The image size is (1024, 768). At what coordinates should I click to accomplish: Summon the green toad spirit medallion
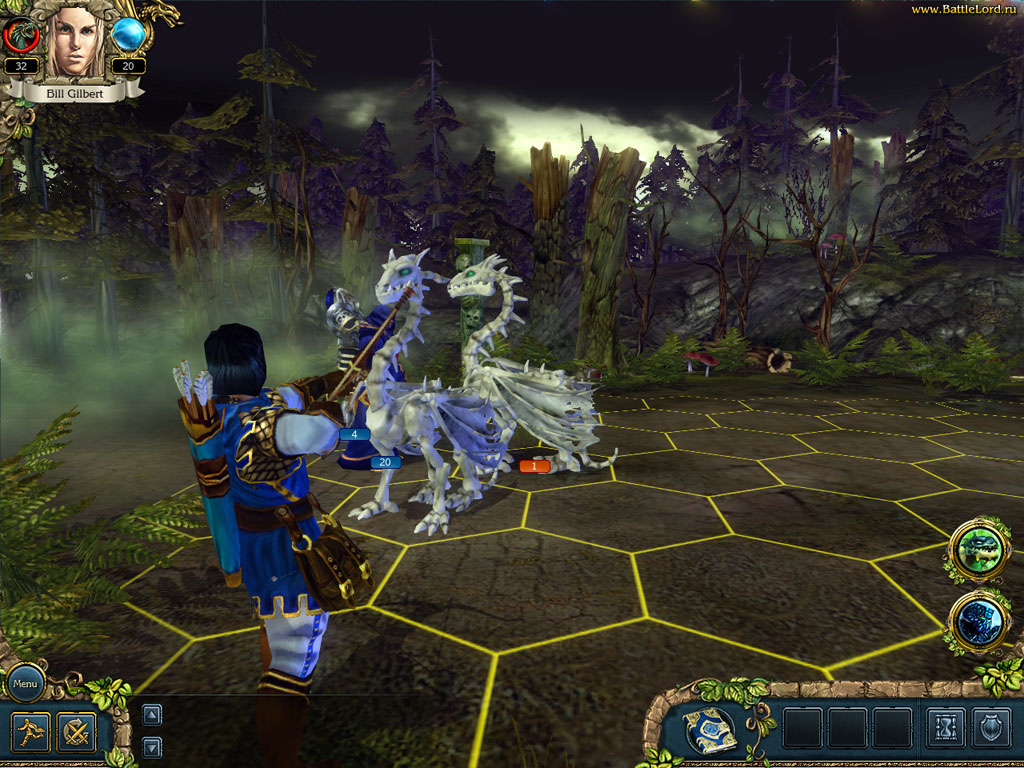978,548
